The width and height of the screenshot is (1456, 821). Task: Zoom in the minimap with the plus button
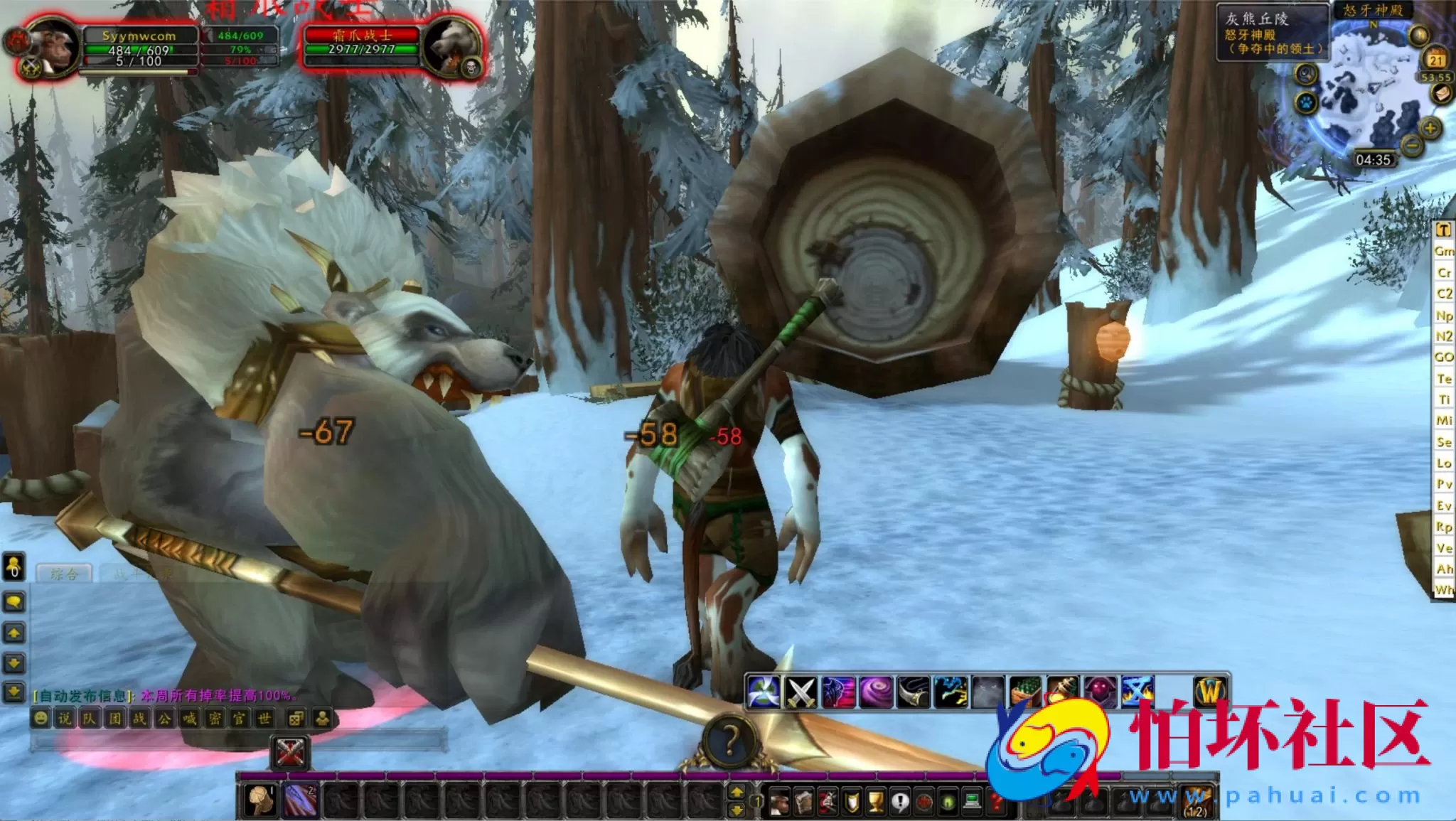pos(1430,127)
